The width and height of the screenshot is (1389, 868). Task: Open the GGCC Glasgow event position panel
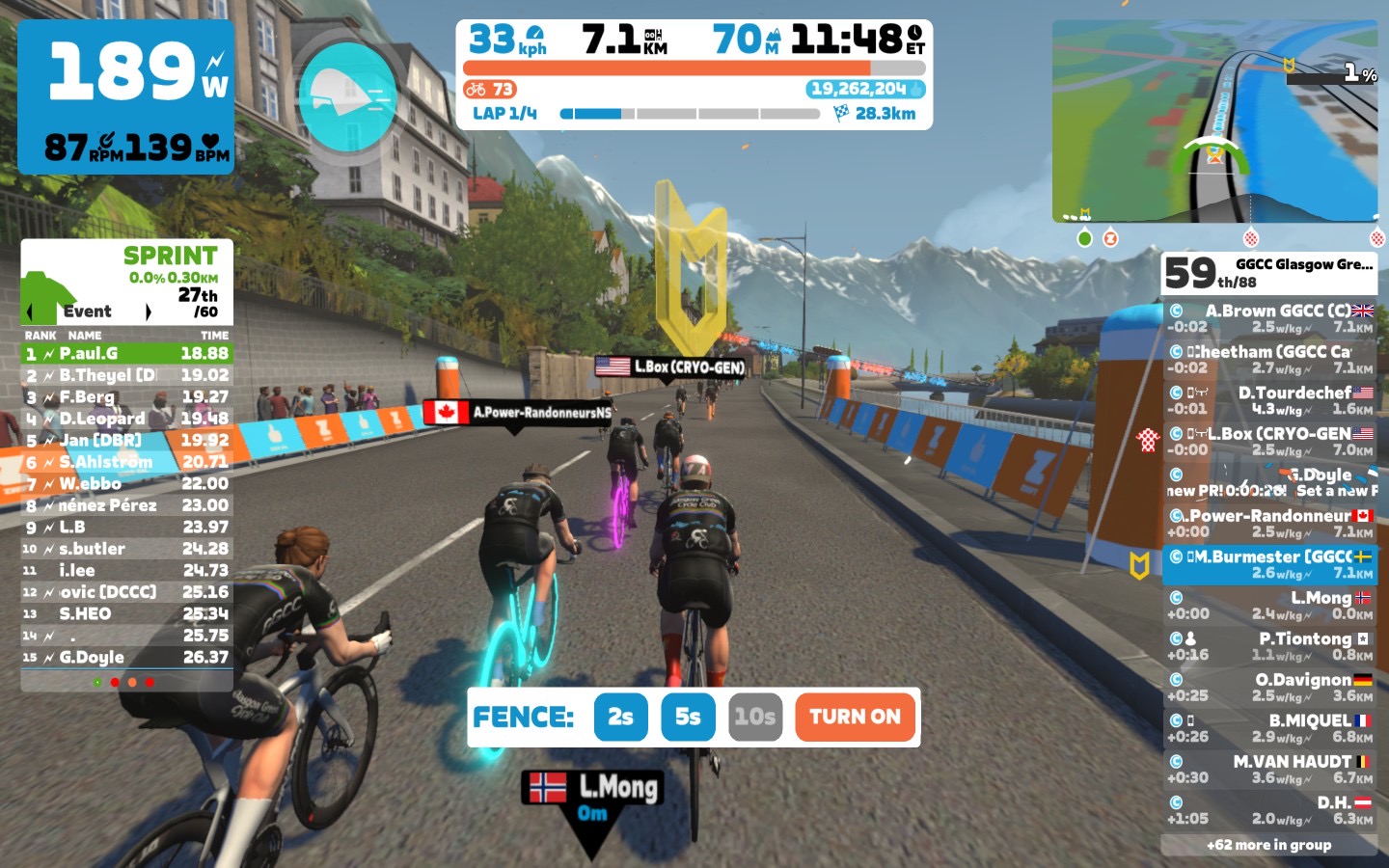tap(1268, 274)
